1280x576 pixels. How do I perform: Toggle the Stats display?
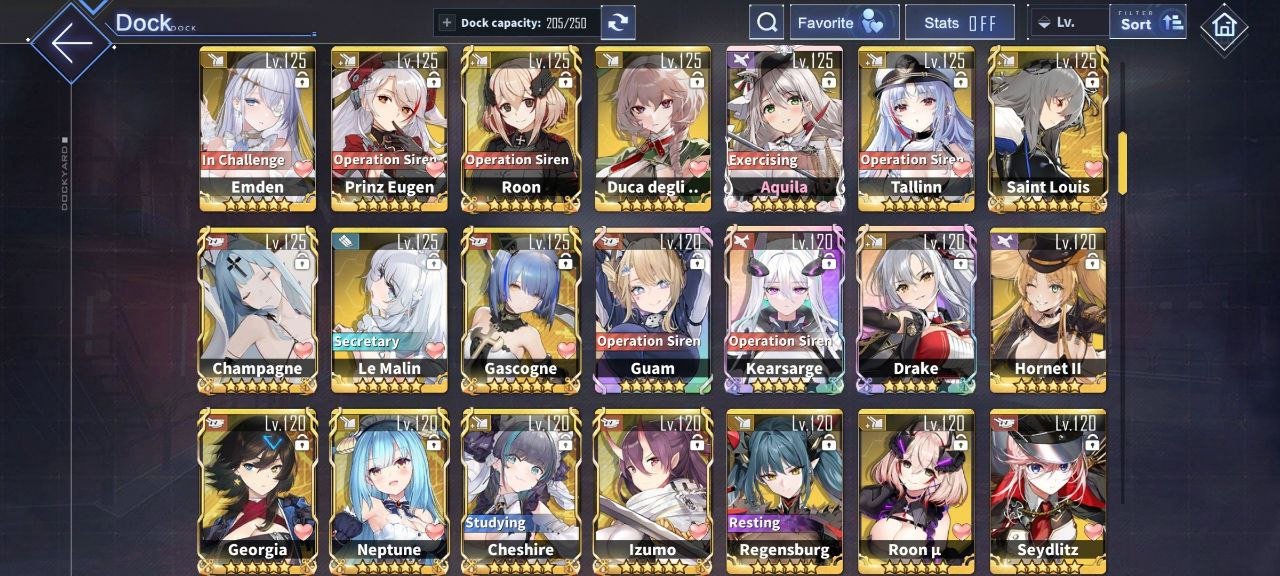pos(959,22)
